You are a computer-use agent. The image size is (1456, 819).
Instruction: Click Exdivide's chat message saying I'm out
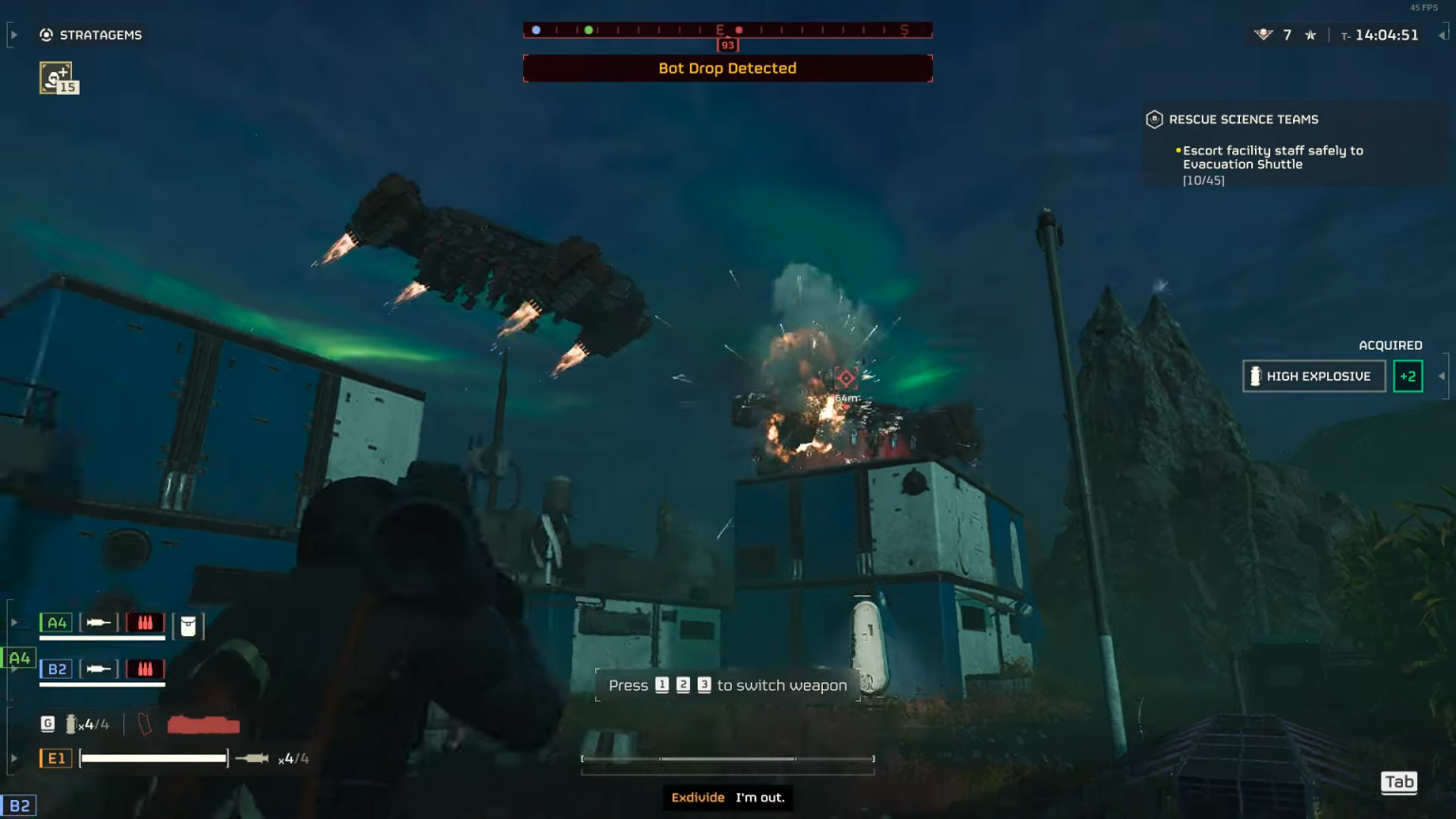click(727, 797)
